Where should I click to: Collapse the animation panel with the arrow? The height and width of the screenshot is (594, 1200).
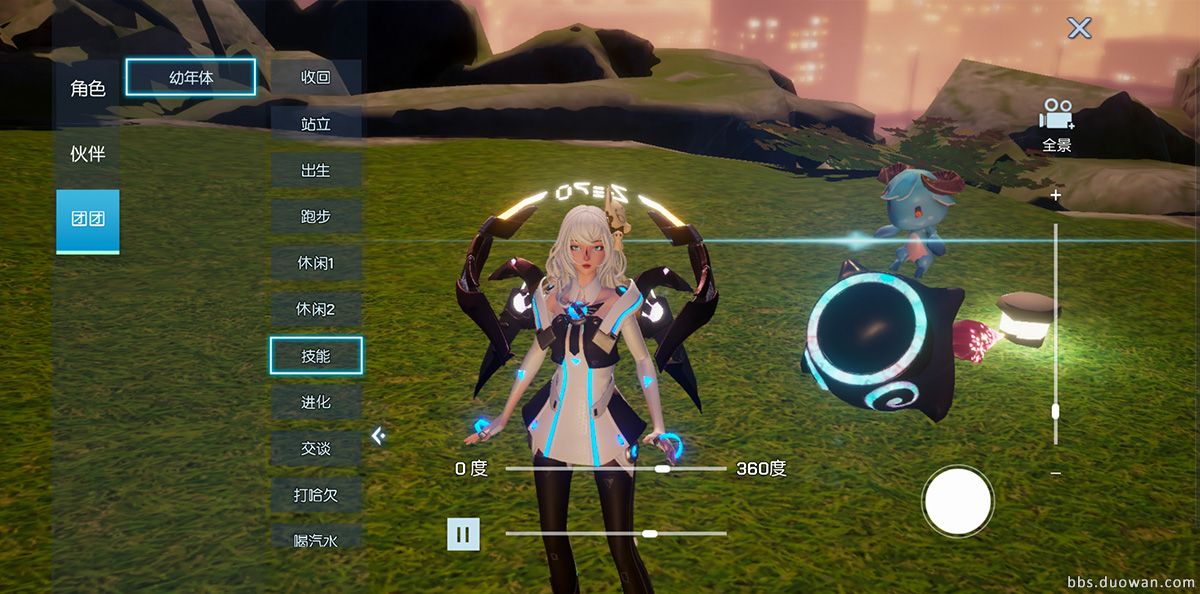pos(378,436)
